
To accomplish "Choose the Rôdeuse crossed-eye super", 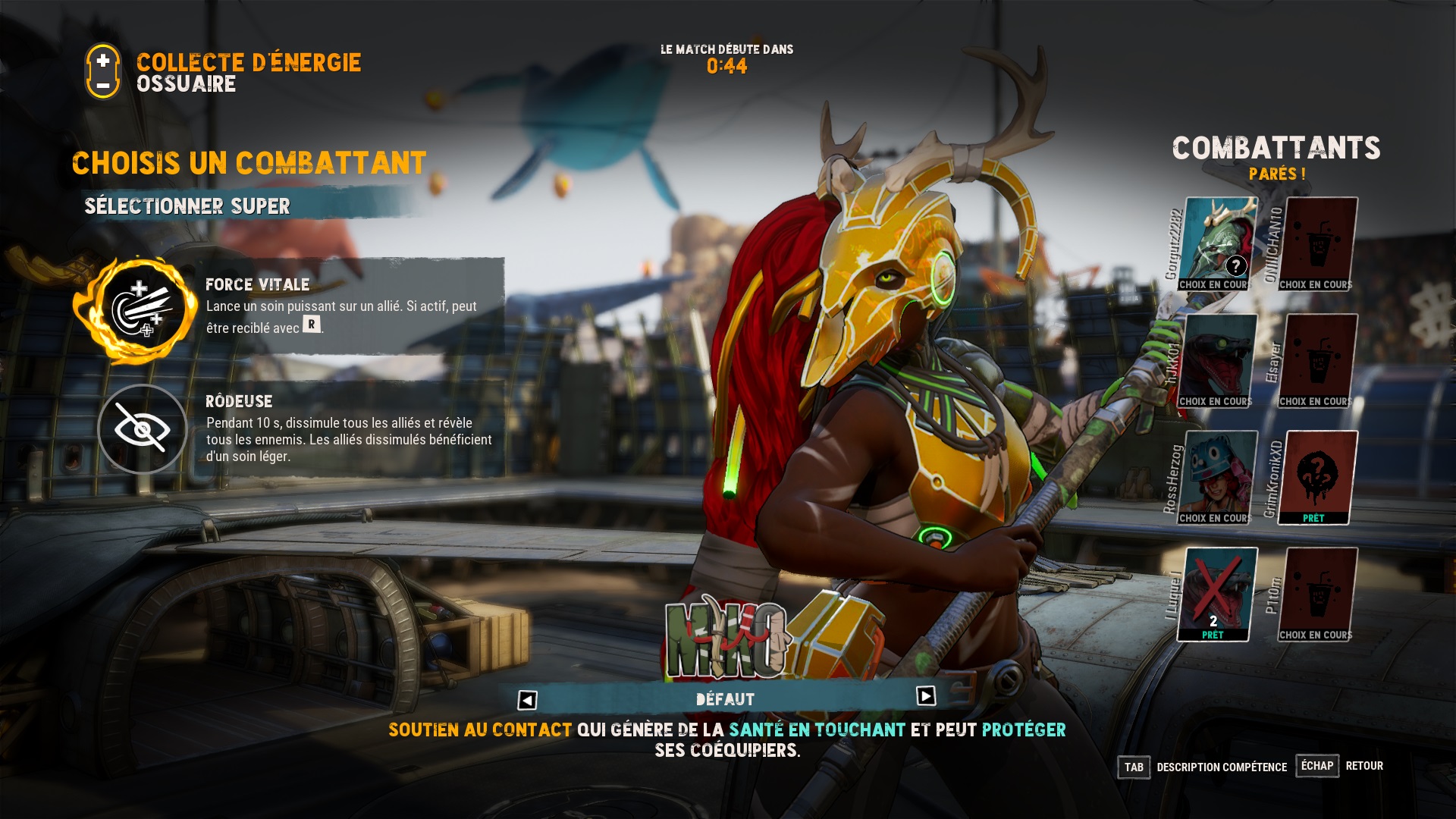I will [x=142, y=429].
